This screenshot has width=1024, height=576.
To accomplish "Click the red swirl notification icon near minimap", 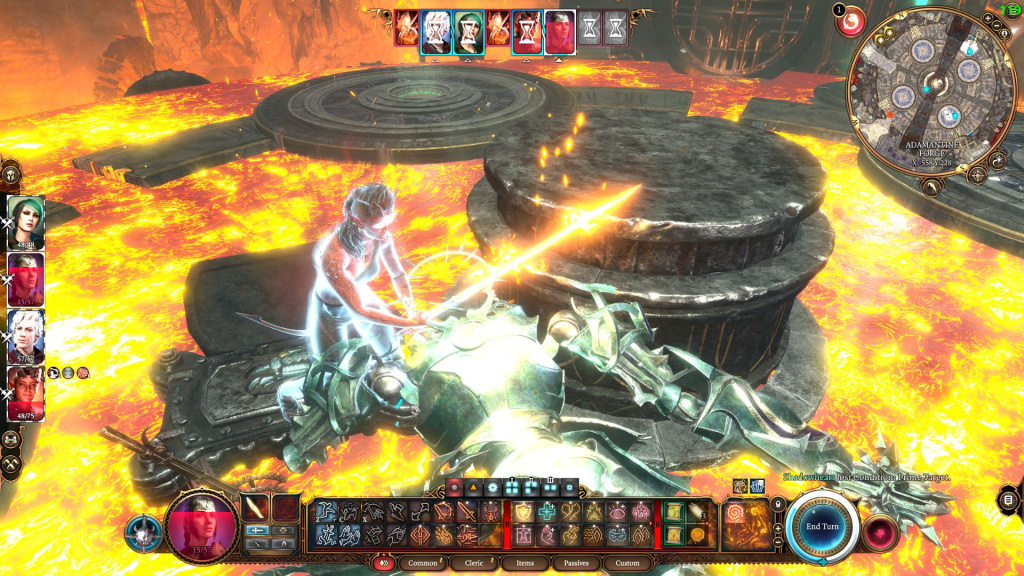I will click(852, 22).
